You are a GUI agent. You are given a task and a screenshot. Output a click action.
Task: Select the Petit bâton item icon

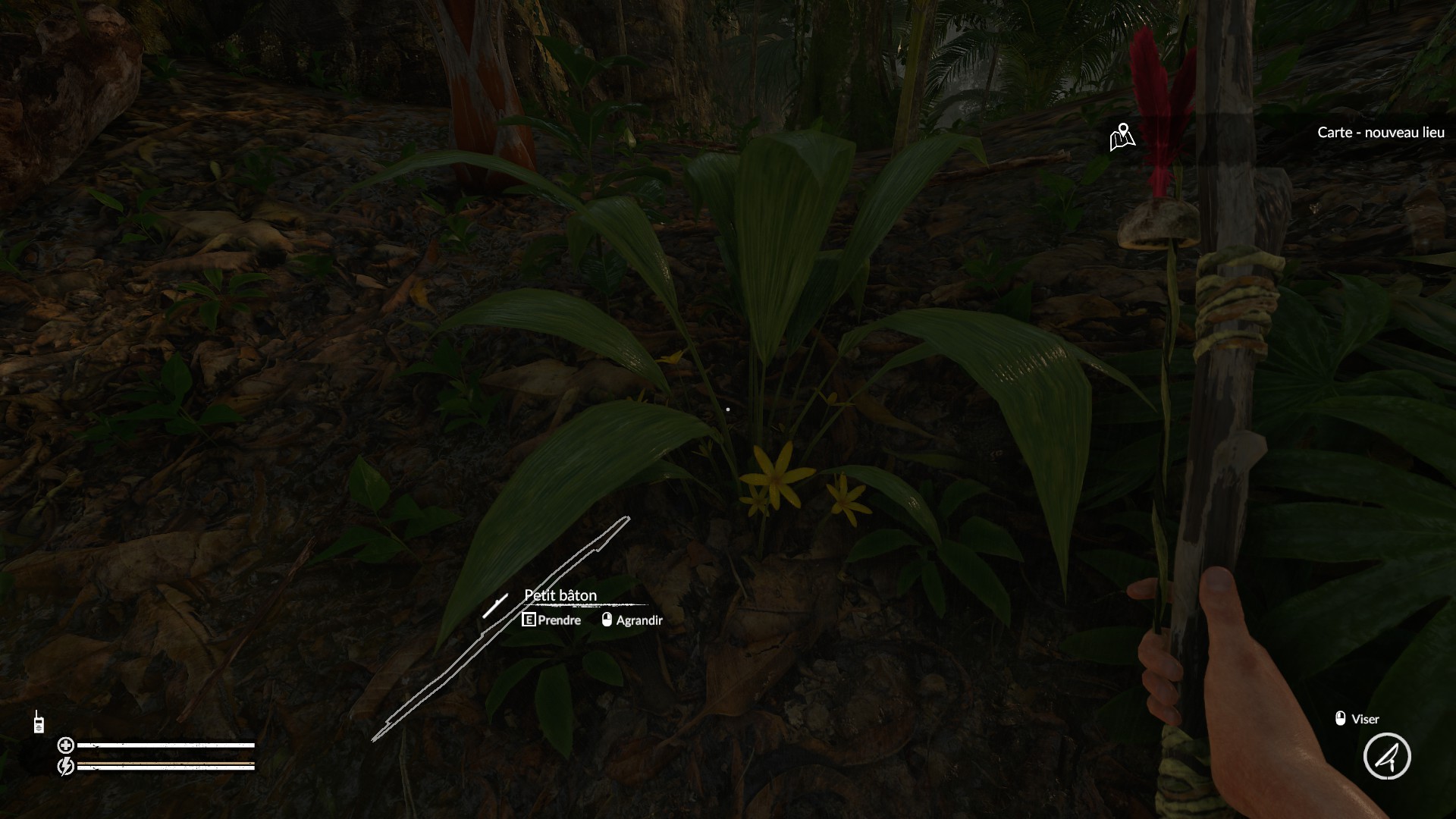tap(495, 606)
